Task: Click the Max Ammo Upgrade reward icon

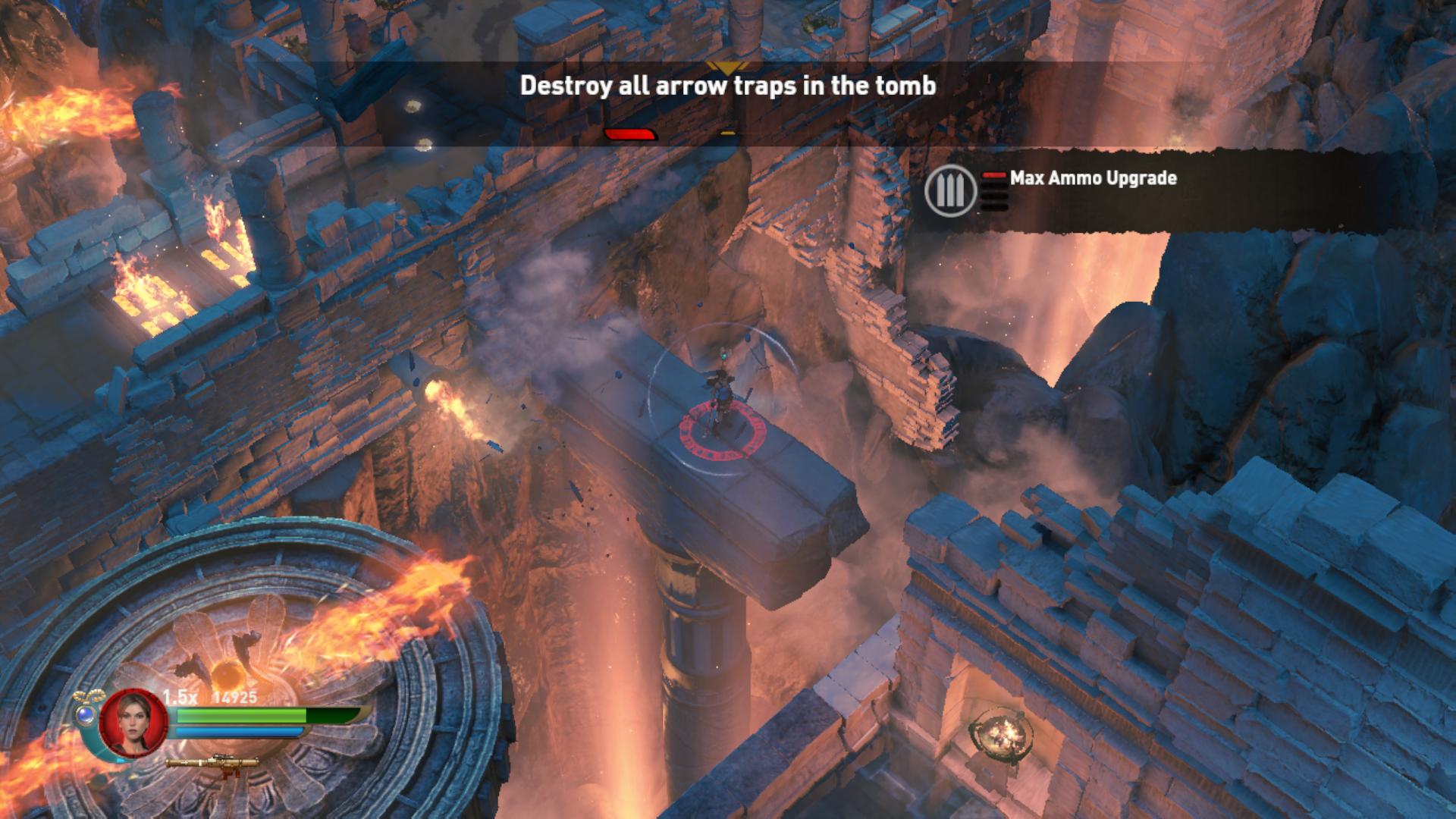Action: click(x=950, y=191)
